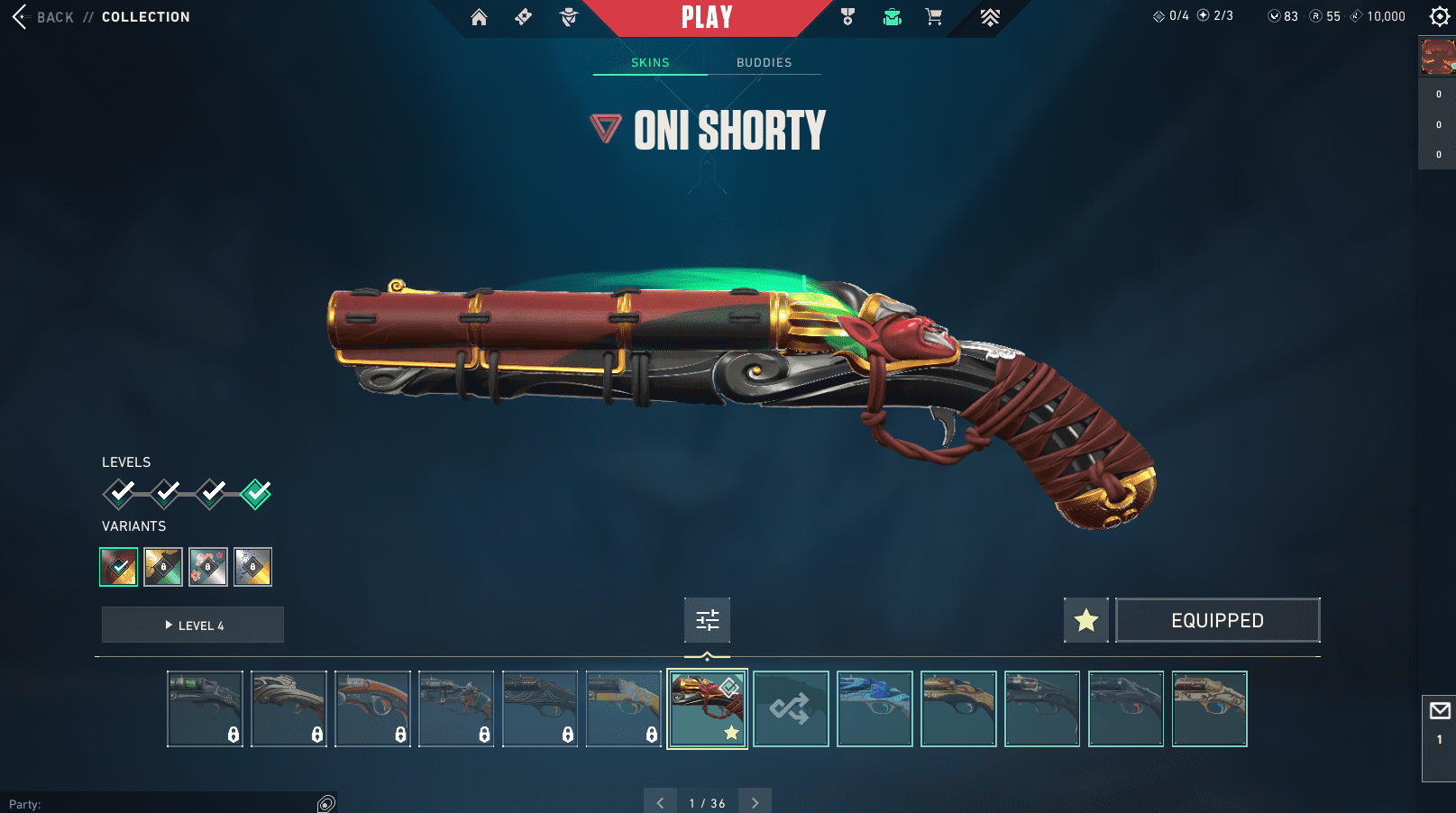Open the mail envelope notification
The height and width of the screenshot is (813, 1456).
(1440, 711)
